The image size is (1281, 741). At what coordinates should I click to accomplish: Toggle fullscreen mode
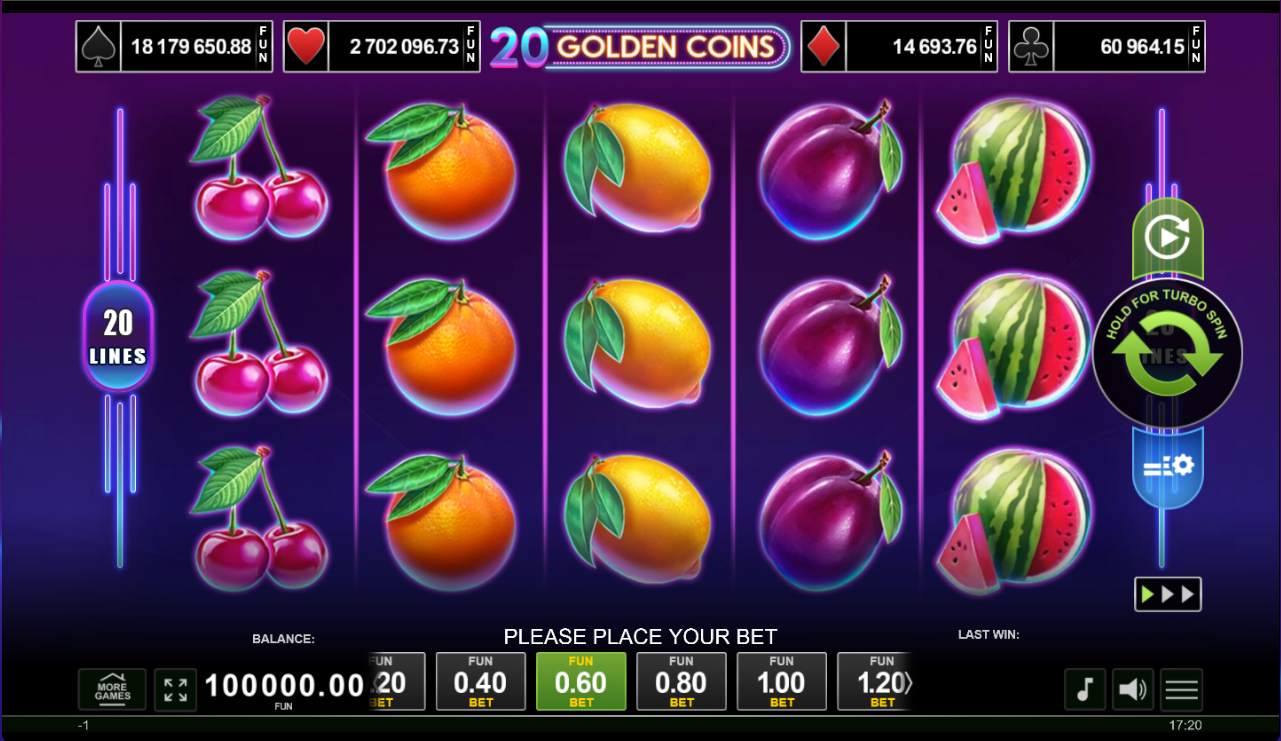point(176,690)
